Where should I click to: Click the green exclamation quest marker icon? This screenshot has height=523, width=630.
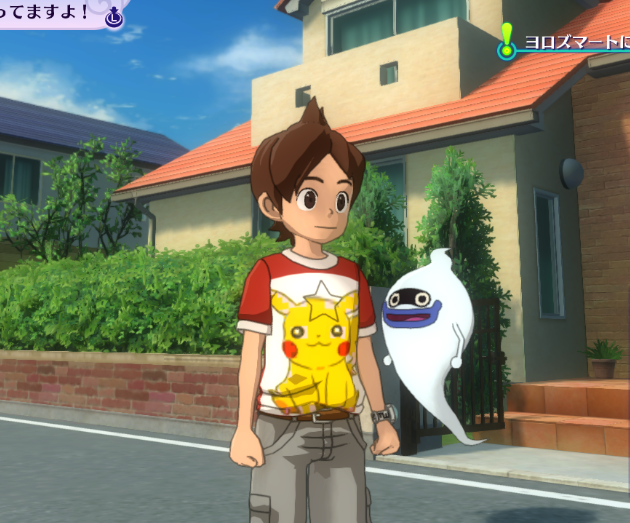[x=507, y=41]
